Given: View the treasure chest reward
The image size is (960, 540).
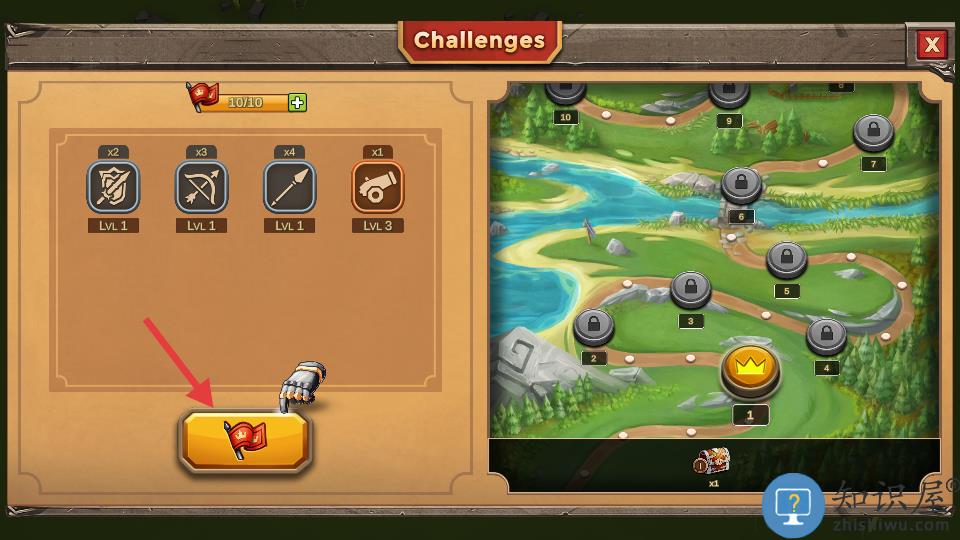Looking at the screenshot, I should (x=712, y=461).
